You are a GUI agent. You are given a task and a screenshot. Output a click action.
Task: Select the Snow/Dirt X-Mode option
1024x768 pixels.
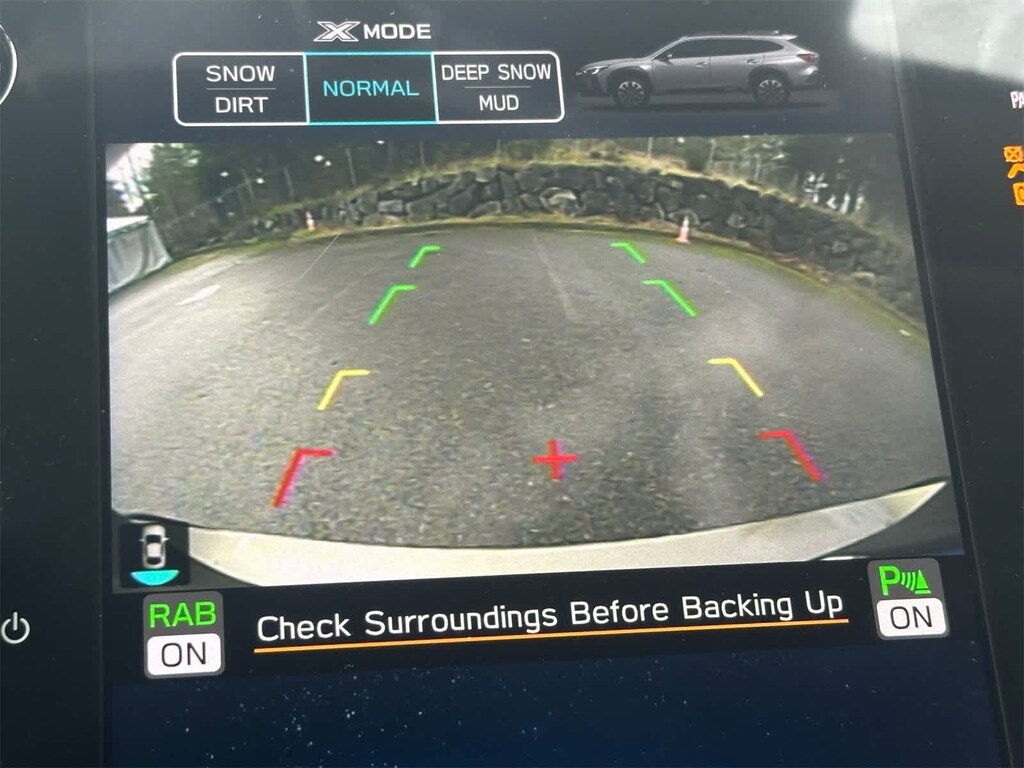(240, 89)
